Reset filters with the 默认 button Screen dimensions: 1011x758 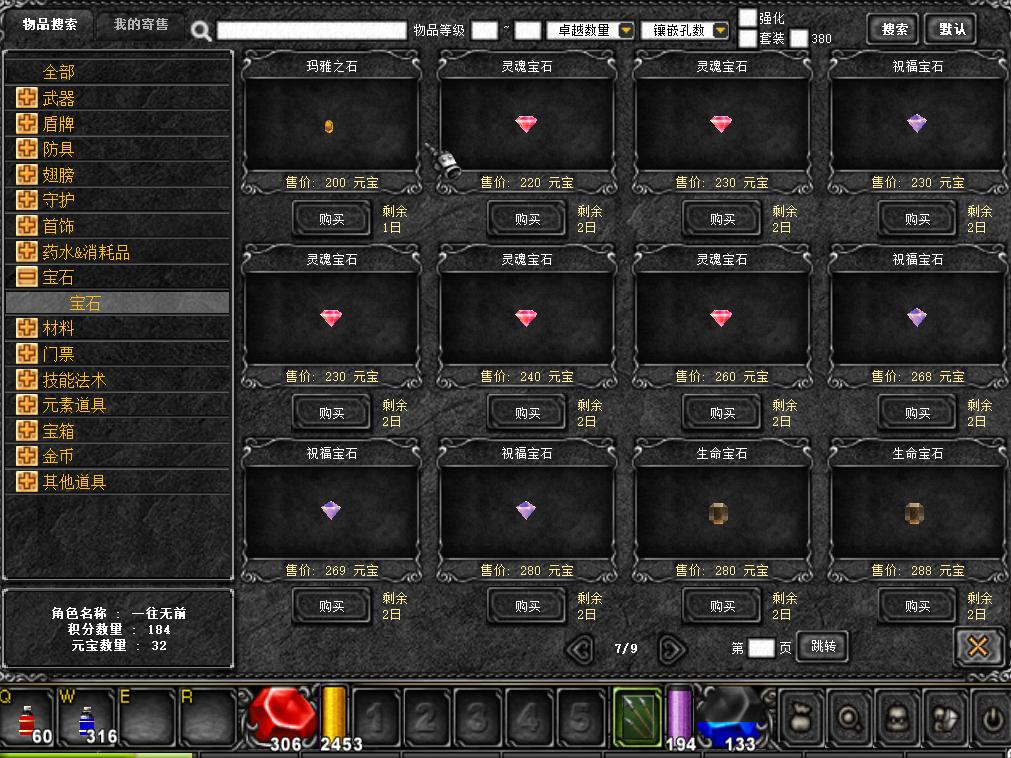pyautogui.click(x=951, y=29)
